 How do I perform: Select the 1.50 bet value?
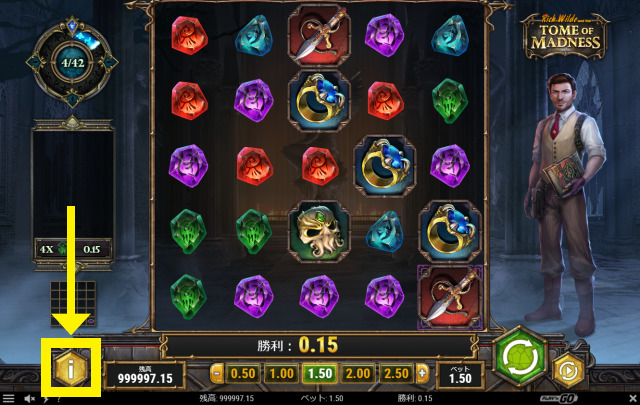pos(321,373)
